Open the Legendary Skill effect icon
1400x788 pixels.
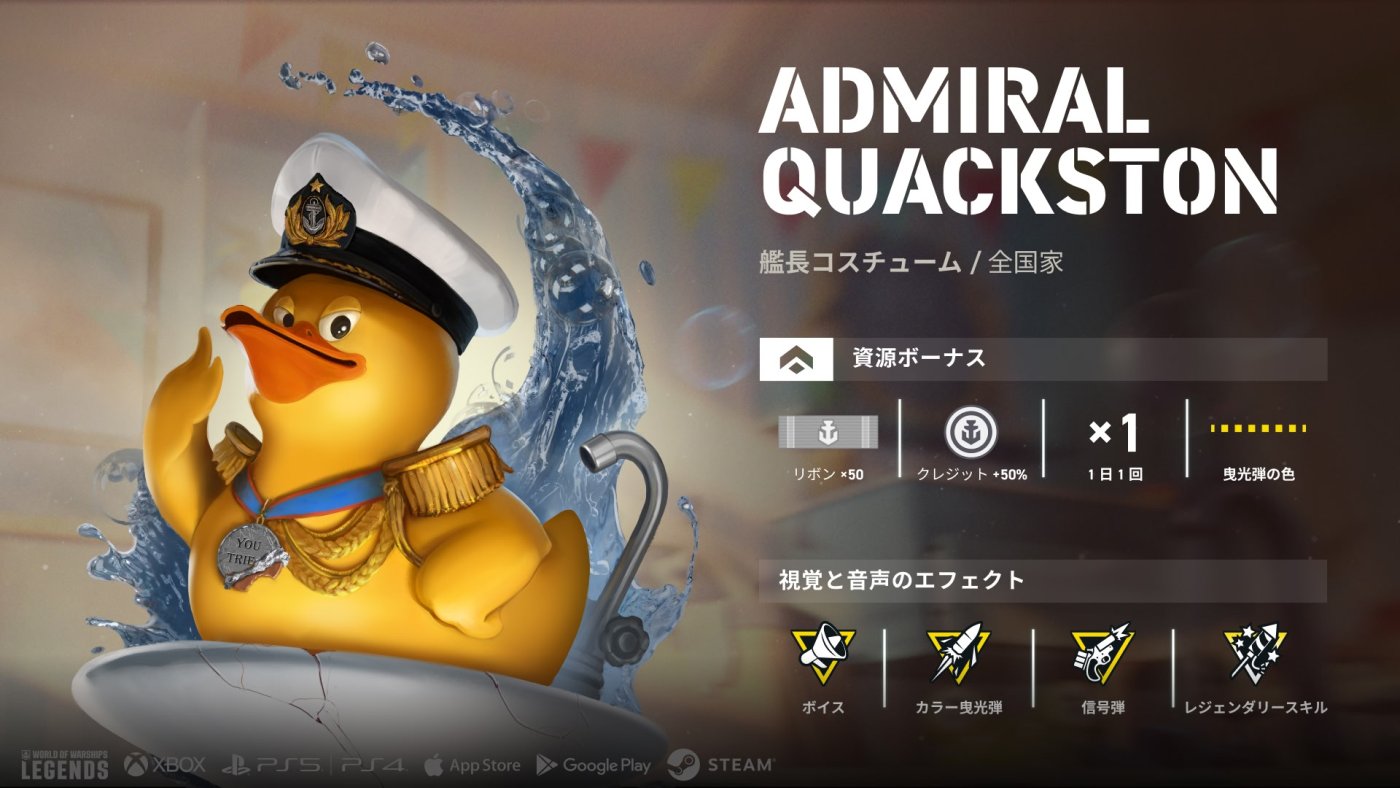point(1255,653)
